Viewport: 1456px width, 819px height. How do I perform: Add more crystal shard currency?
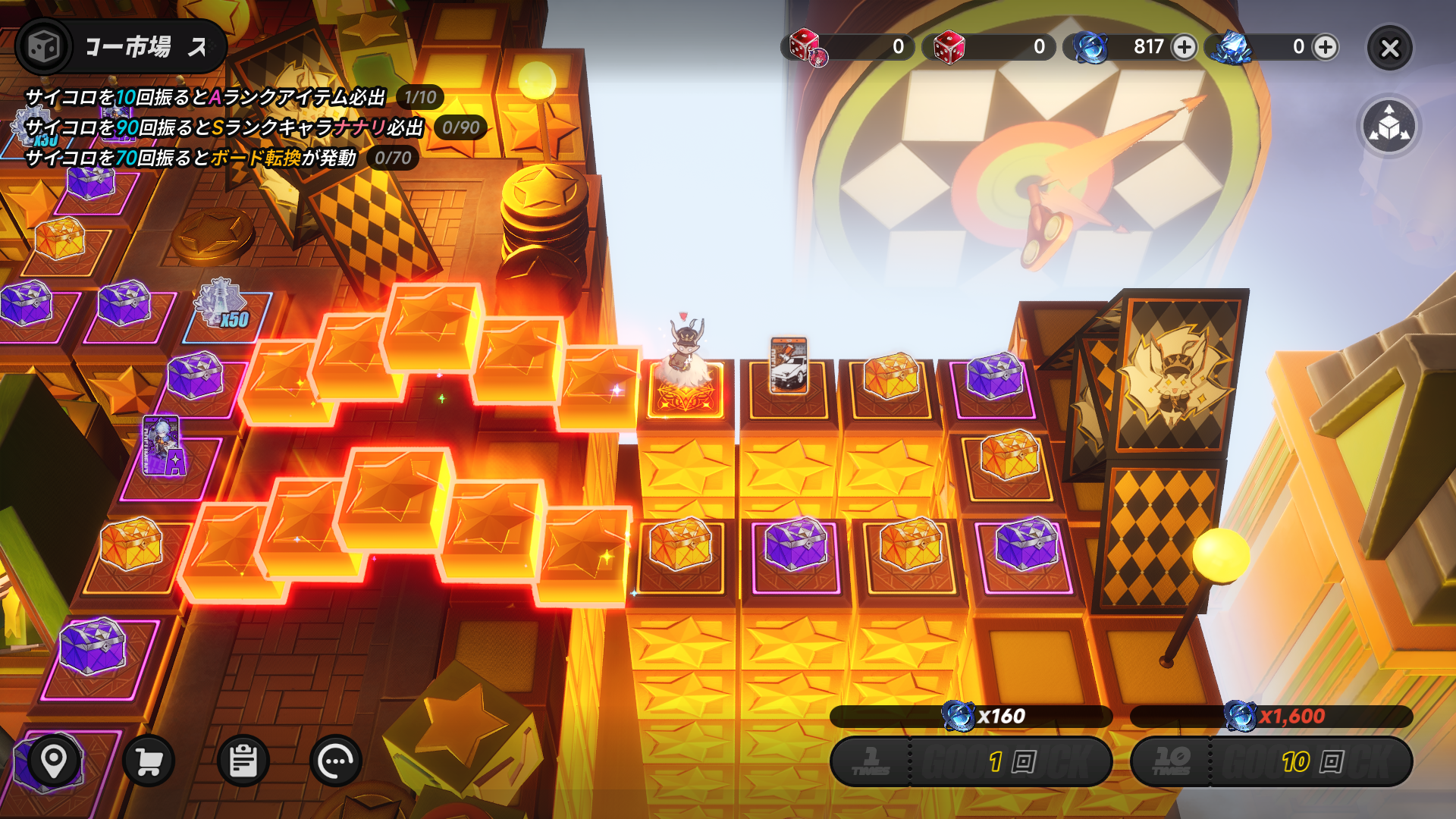[1326, 47]
